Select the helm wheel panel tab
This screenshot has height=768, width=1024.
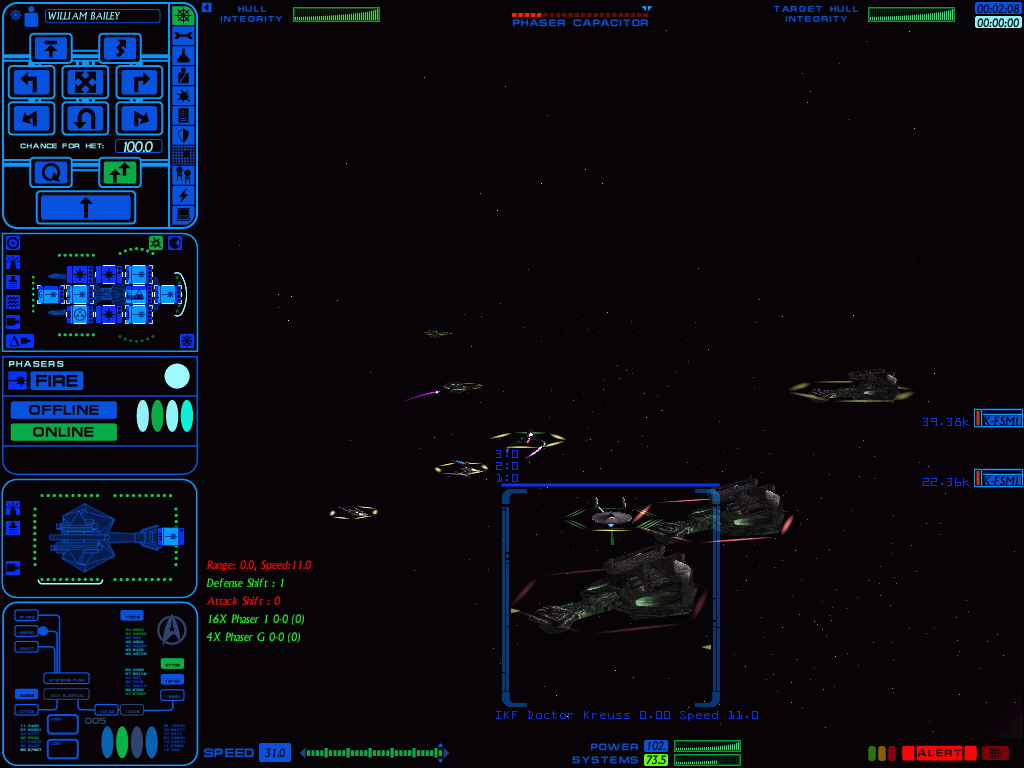click(183, 16)
